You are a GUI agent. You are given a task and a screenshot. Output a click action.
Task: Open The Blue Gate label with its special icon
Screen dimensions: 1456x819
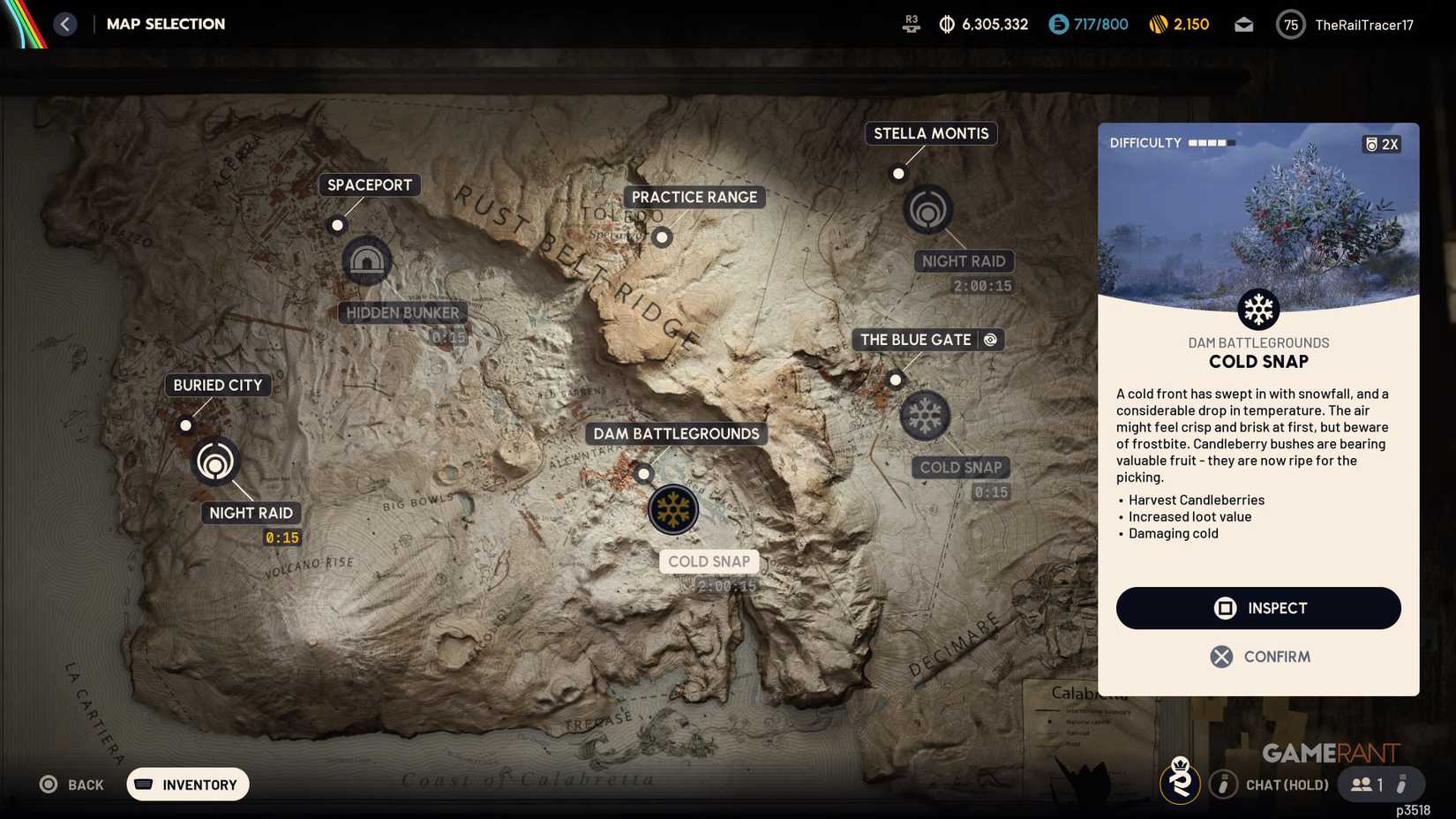tap(927, 339)
